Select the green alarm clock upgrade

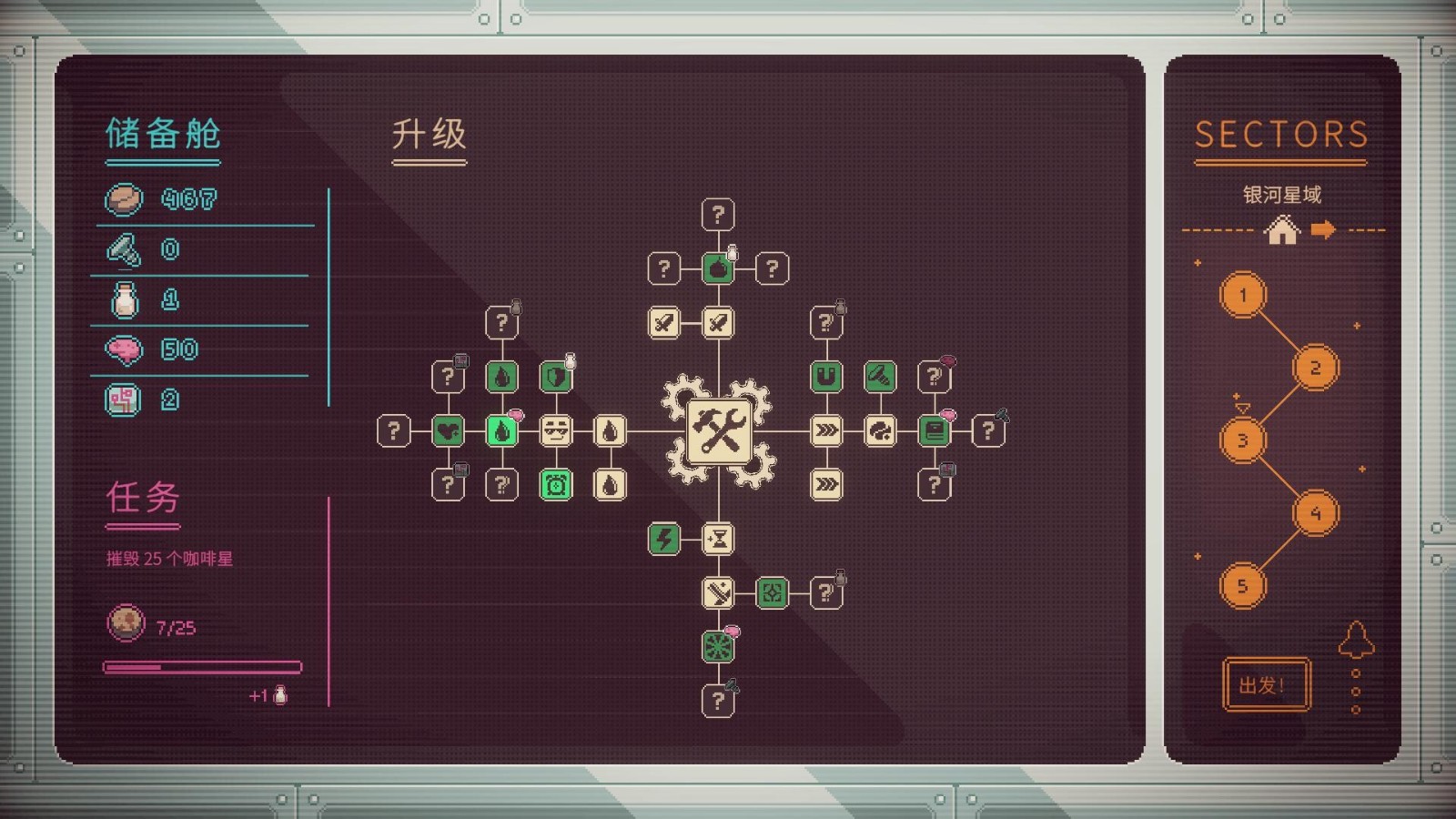(x=557, y=484)
